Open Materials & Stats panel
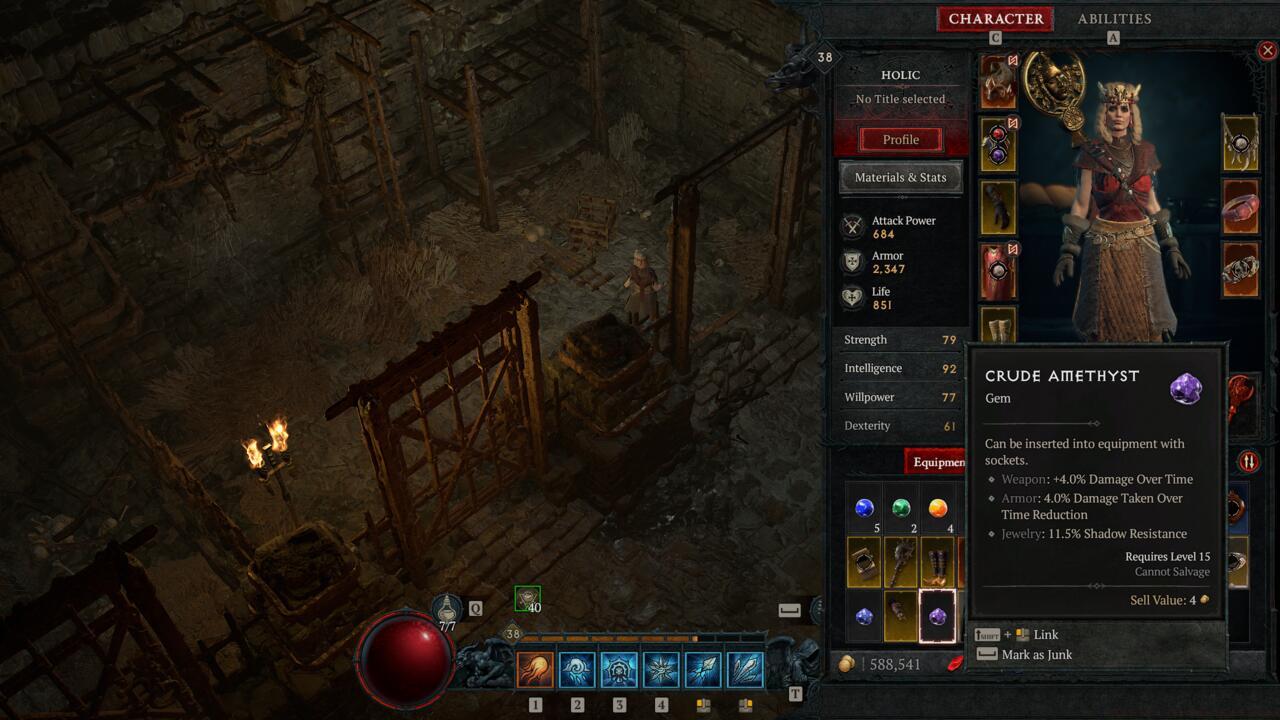The height and width of the screenshot is (720, 1280). [900, 178]
